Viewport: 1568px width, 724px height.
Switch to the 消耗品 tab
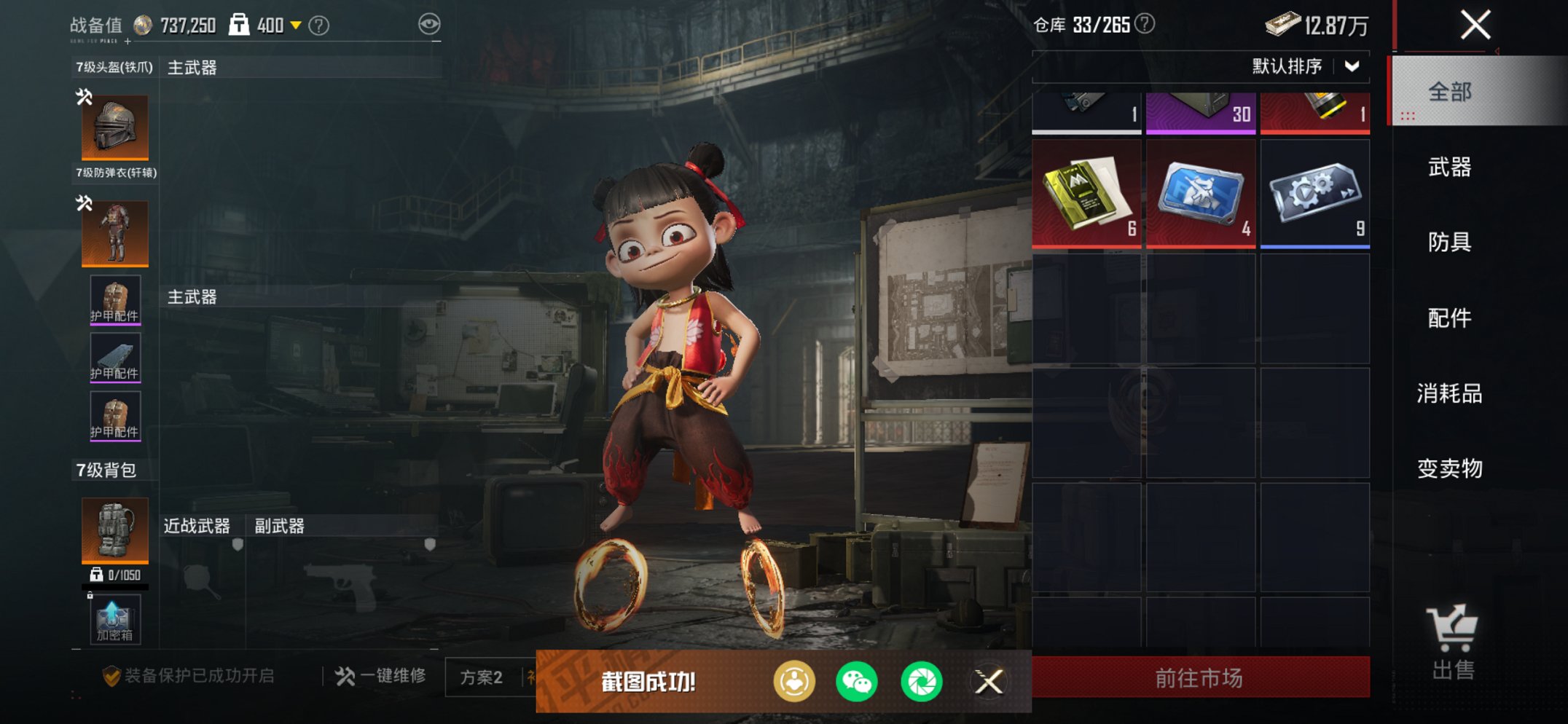pyautogui.click(x=1450, y=393)
